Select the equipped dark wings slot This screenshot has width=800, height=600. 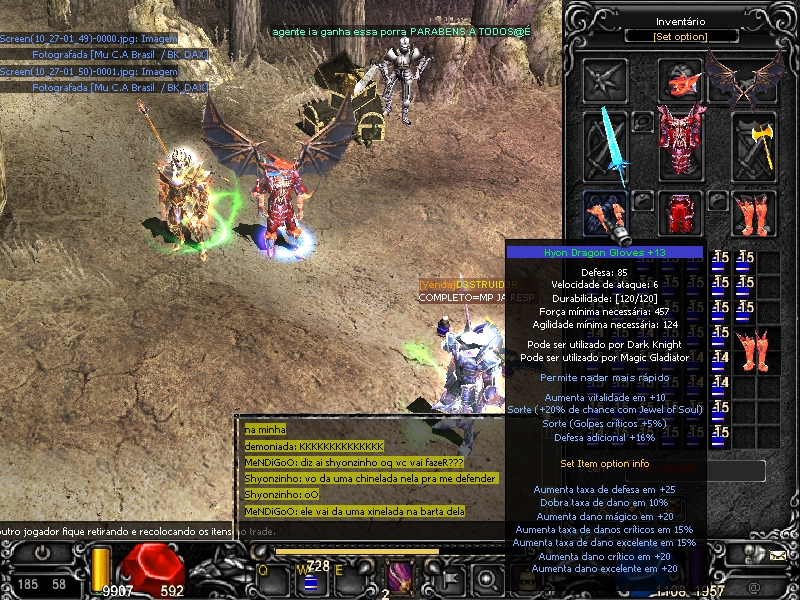744,78
